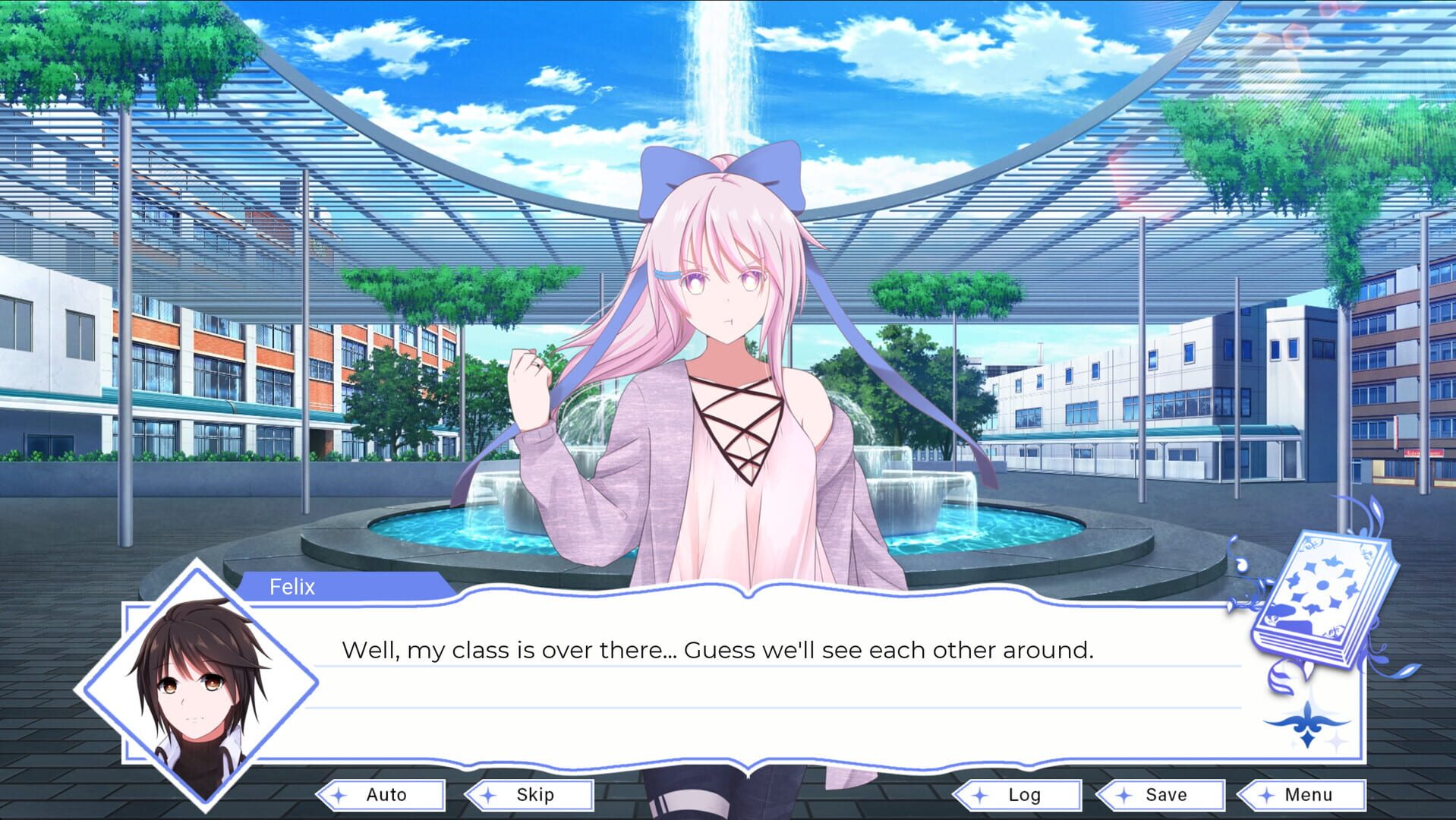Image resolution: width=1456 pixels, height=820 pixels.
Task: Click Felix's portrait in the diamond frame
Action: click(191, 682)
